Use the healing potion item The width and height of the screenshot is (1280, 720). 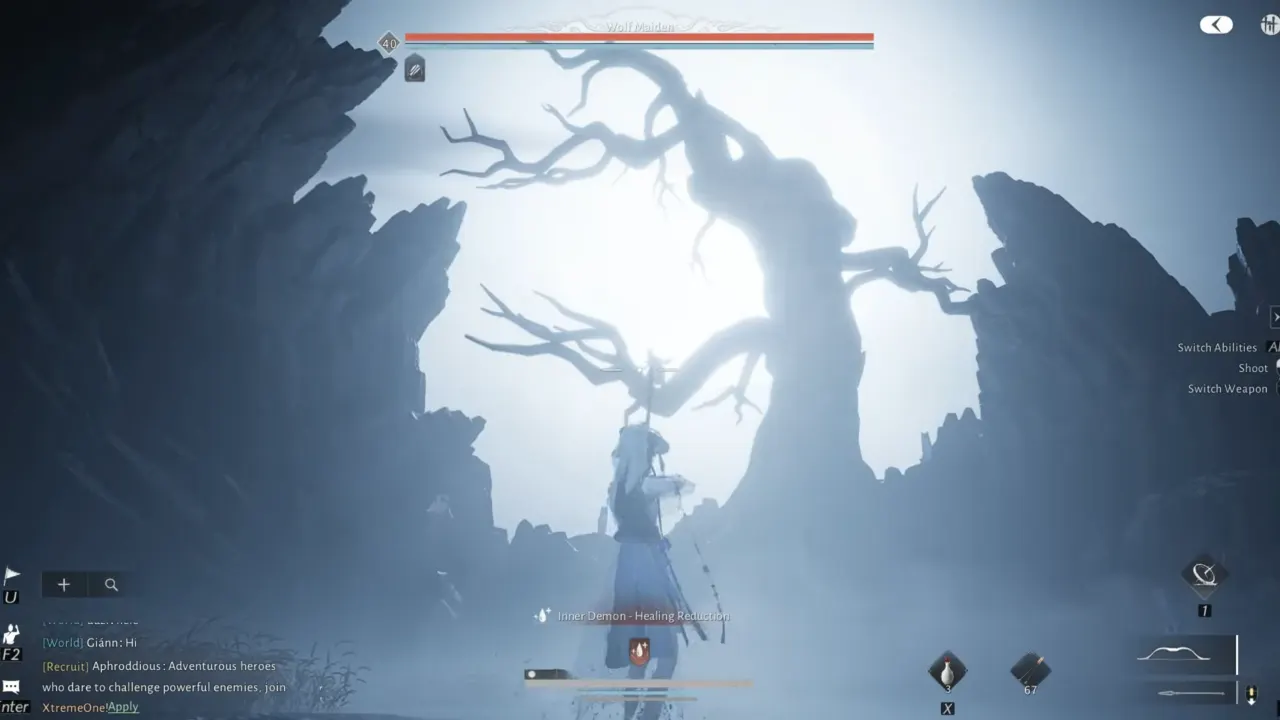pos(947,670)
